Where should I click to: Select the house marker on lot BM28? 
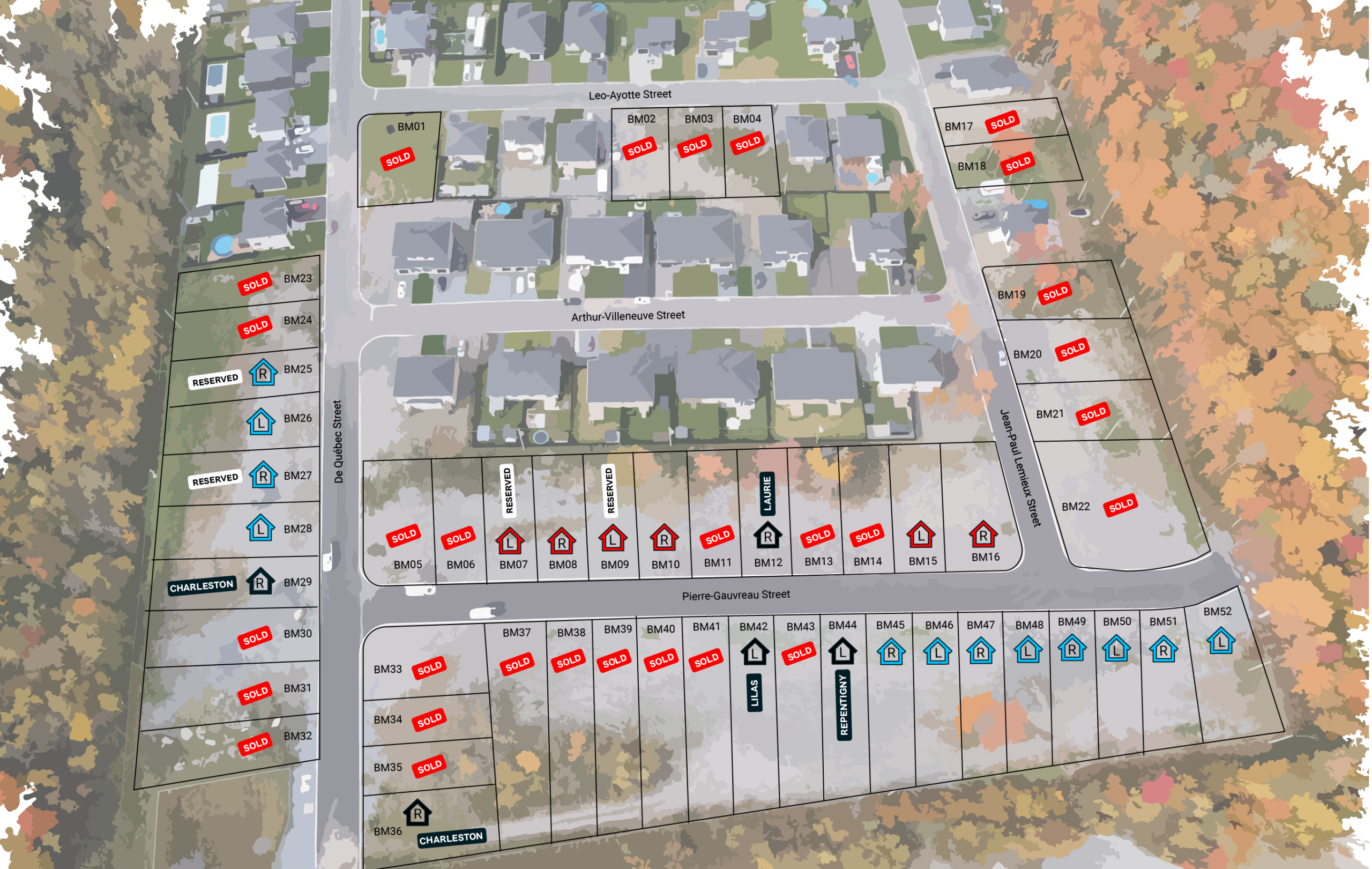[260, 528]
